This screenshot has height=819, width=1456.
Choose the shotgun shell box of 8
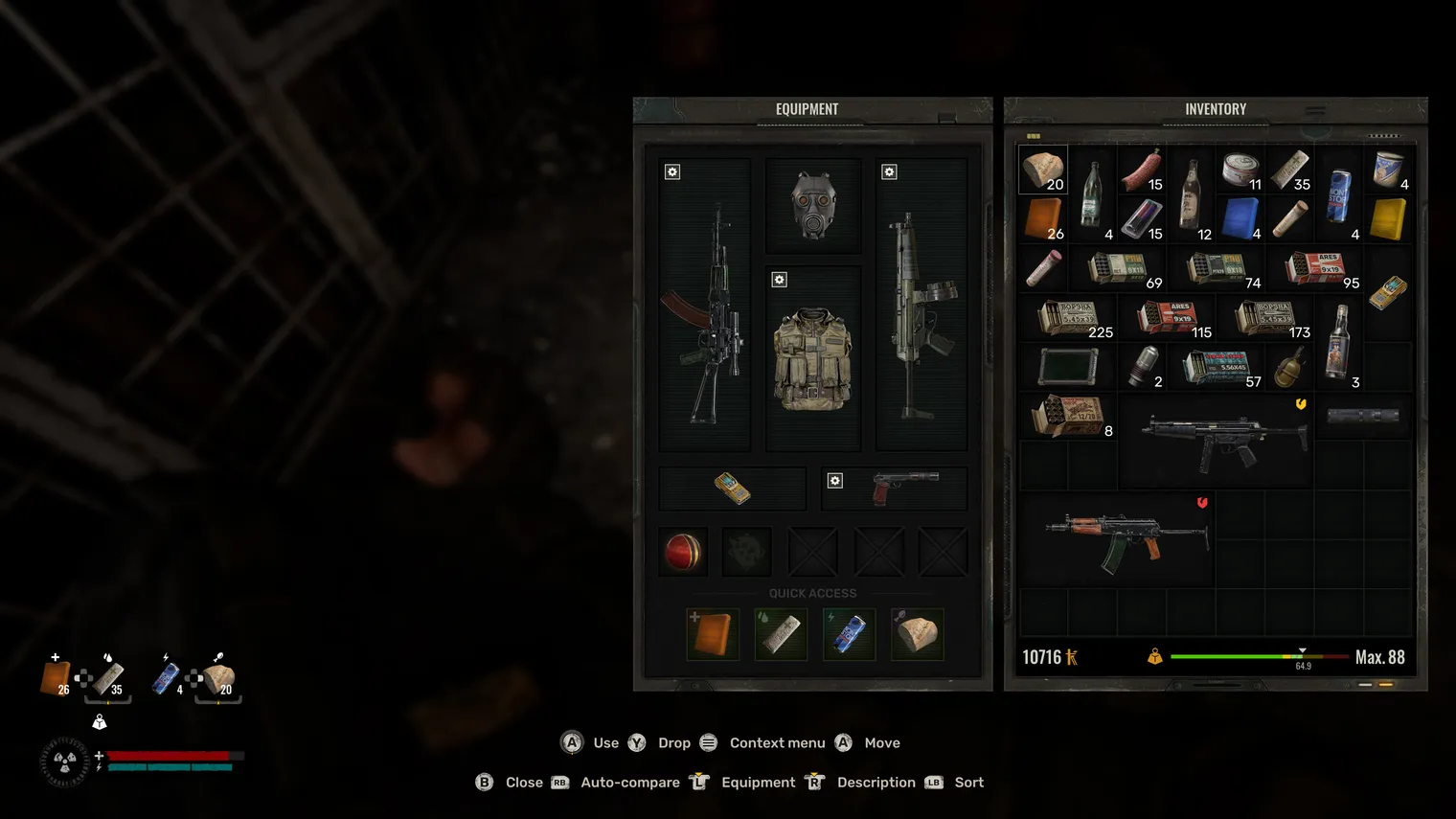click(x=1068, y=417)
